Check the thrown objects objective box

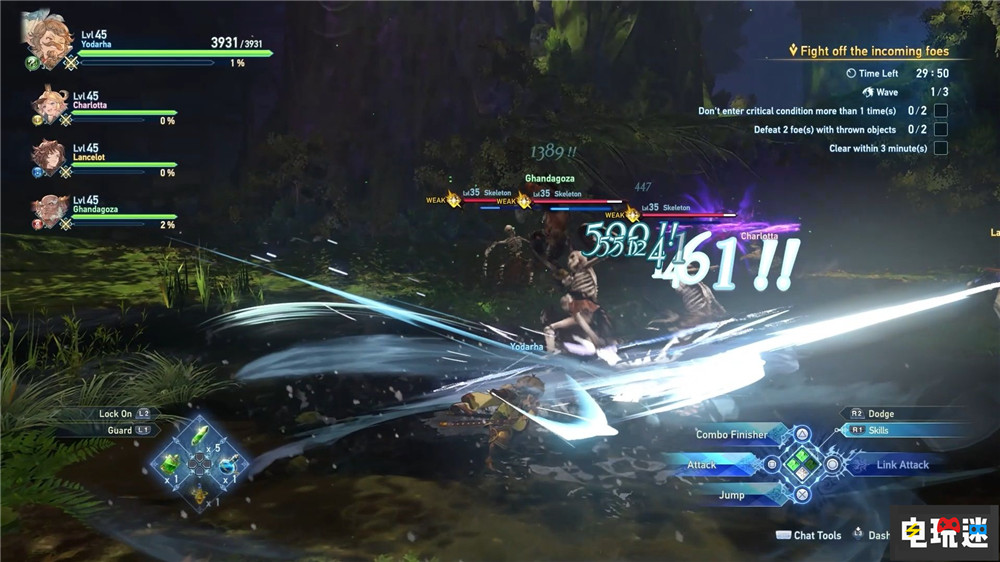[x=940, y=130]
